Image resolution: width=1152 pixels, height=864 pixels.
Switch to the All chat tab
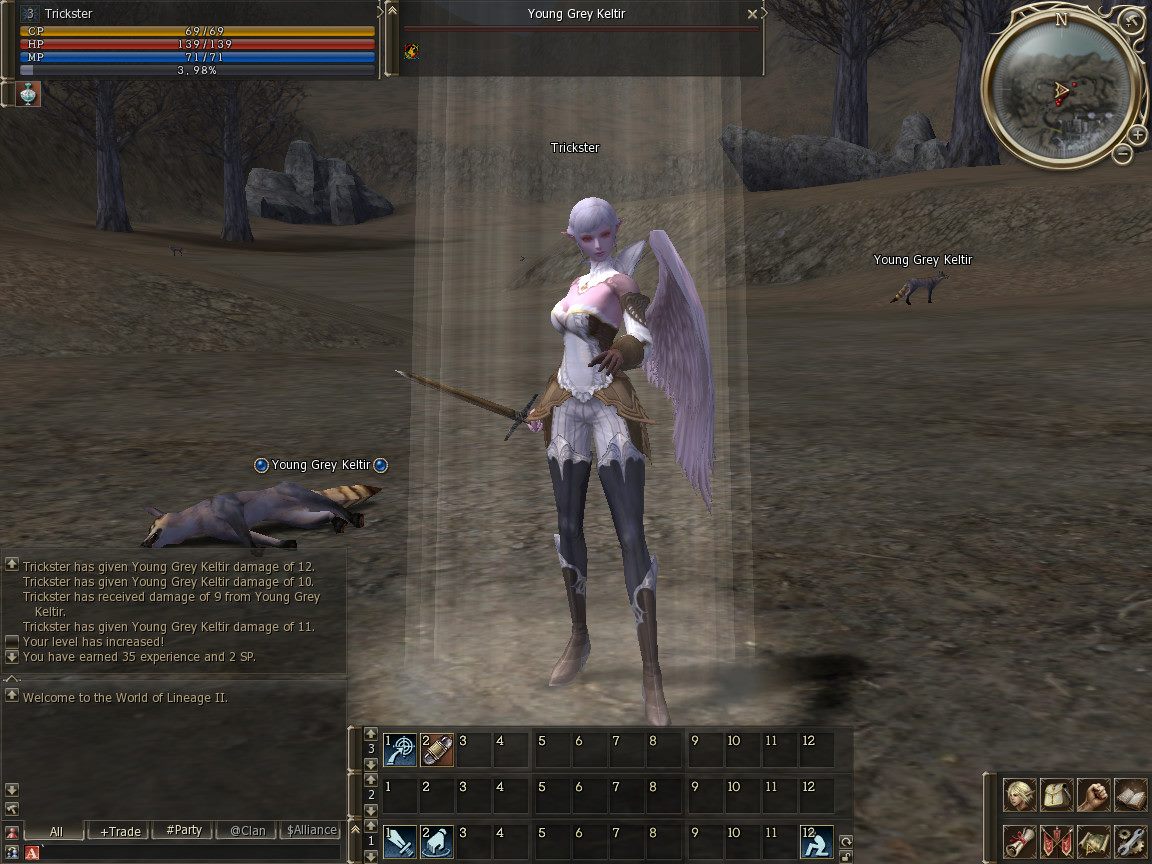coord(56,831)
